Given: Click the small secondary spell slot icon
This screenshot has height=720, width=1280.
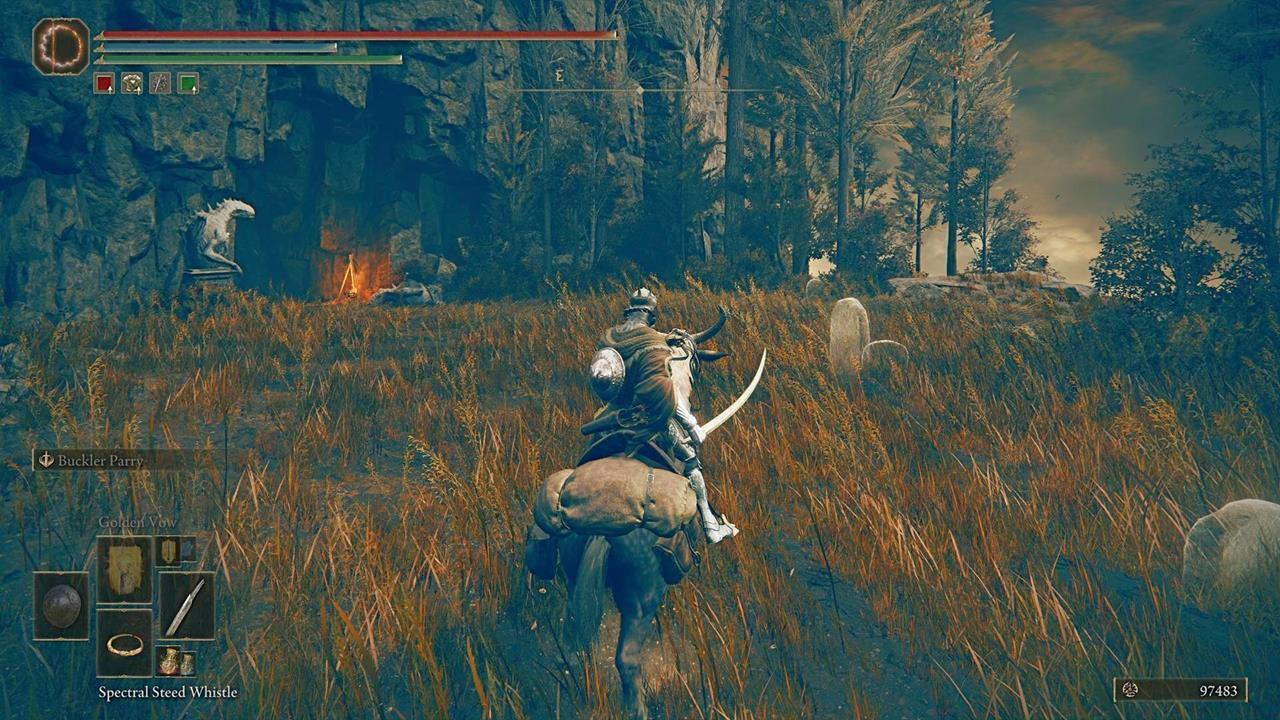Looking at the screenshot, I should pyautogui.click(x=170, y=551).
